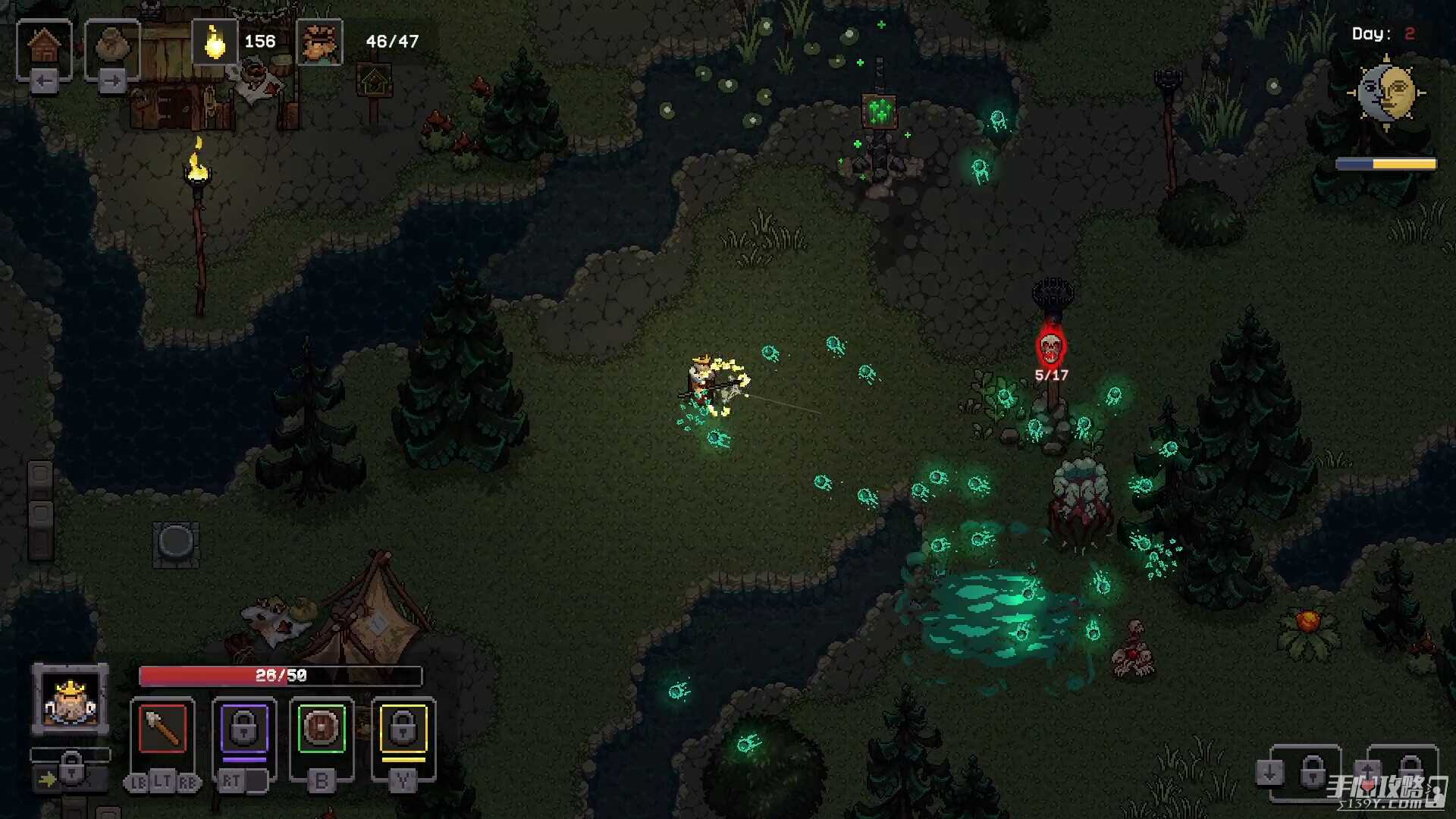
Task: Select the sack inventory icon
Action: 112,46
